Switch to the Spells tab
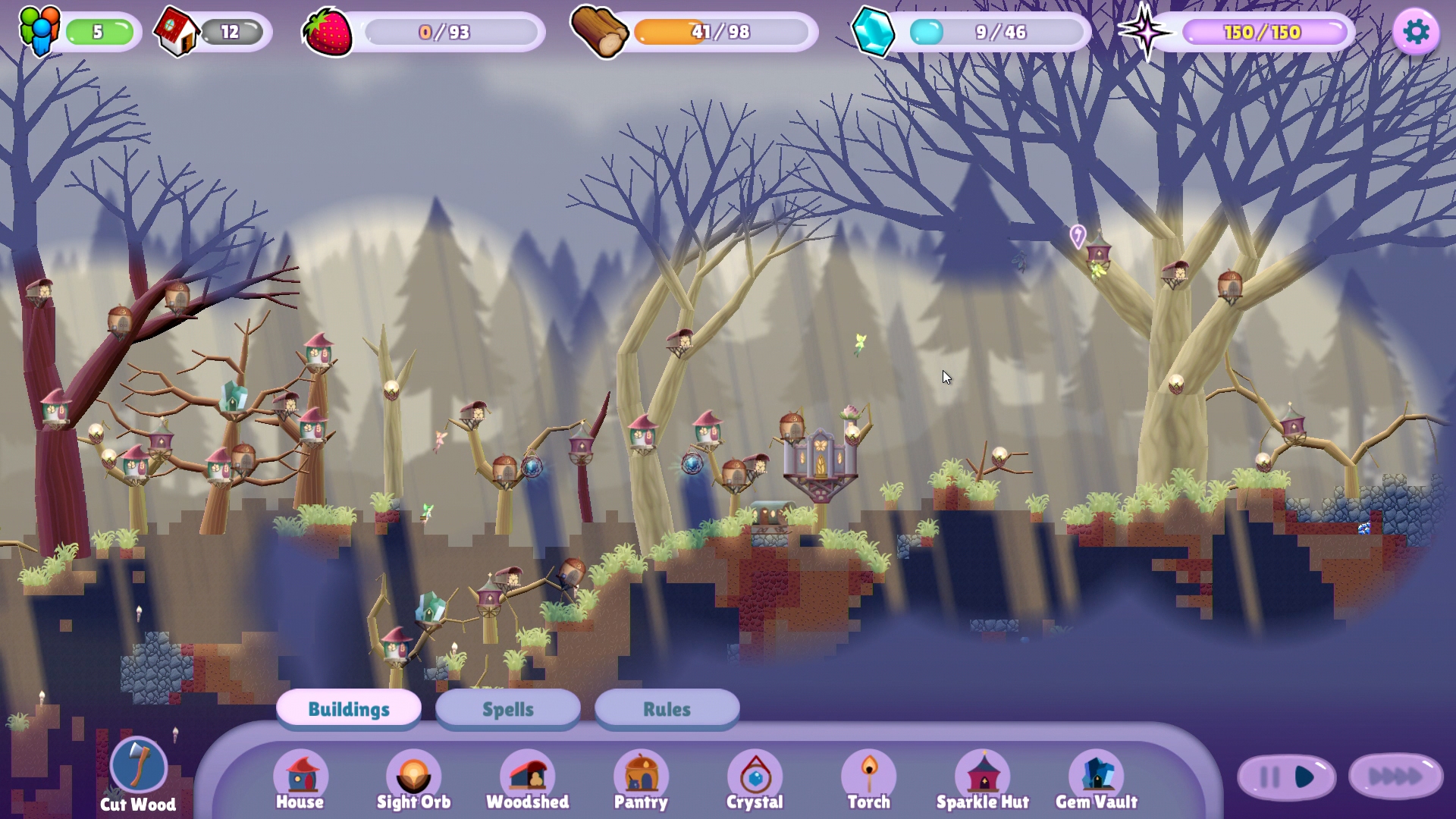The height and width of the screenshot is (819, 1456). tap(507, 709)
